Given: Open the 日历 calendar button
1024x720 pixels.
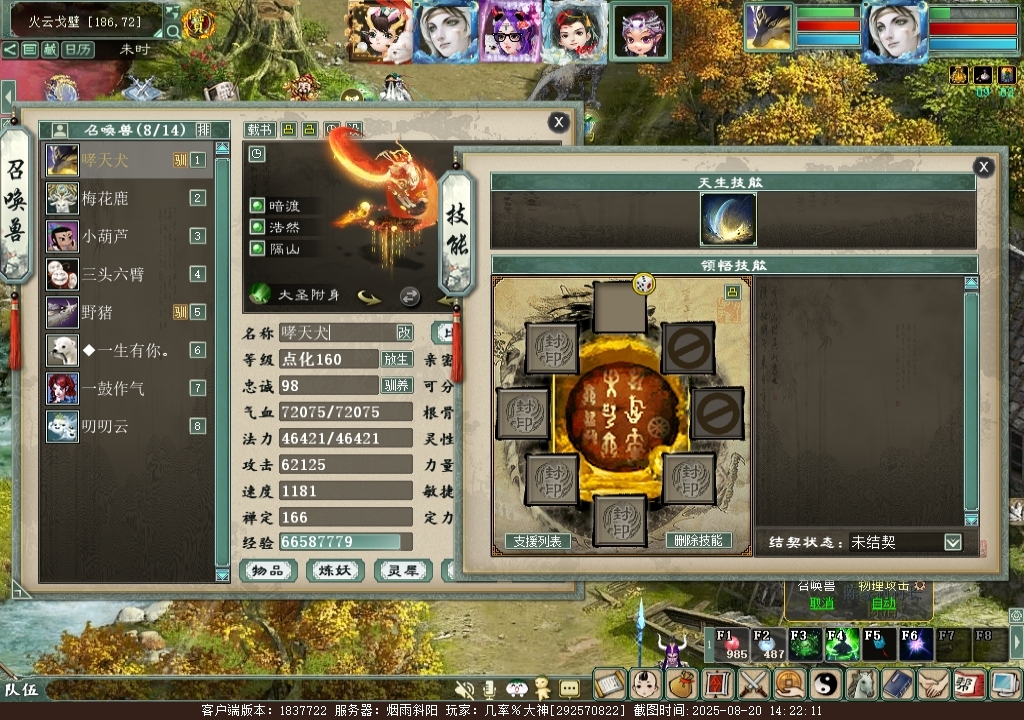Looking at the screenshot, I should click(78, 49).
